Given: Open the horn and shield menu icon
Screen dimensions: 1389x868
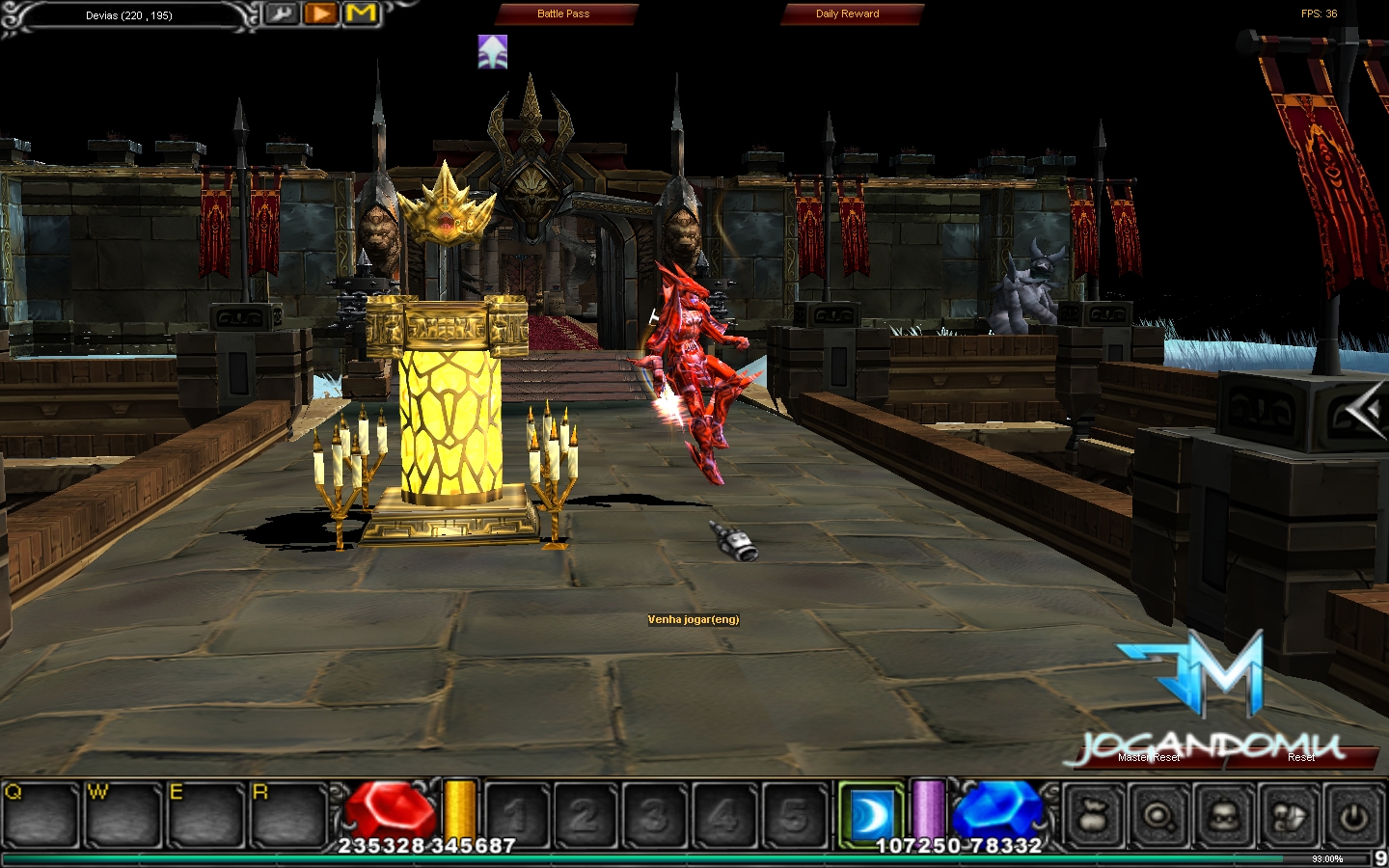Looking at the screenshot, I should 1288,816.
